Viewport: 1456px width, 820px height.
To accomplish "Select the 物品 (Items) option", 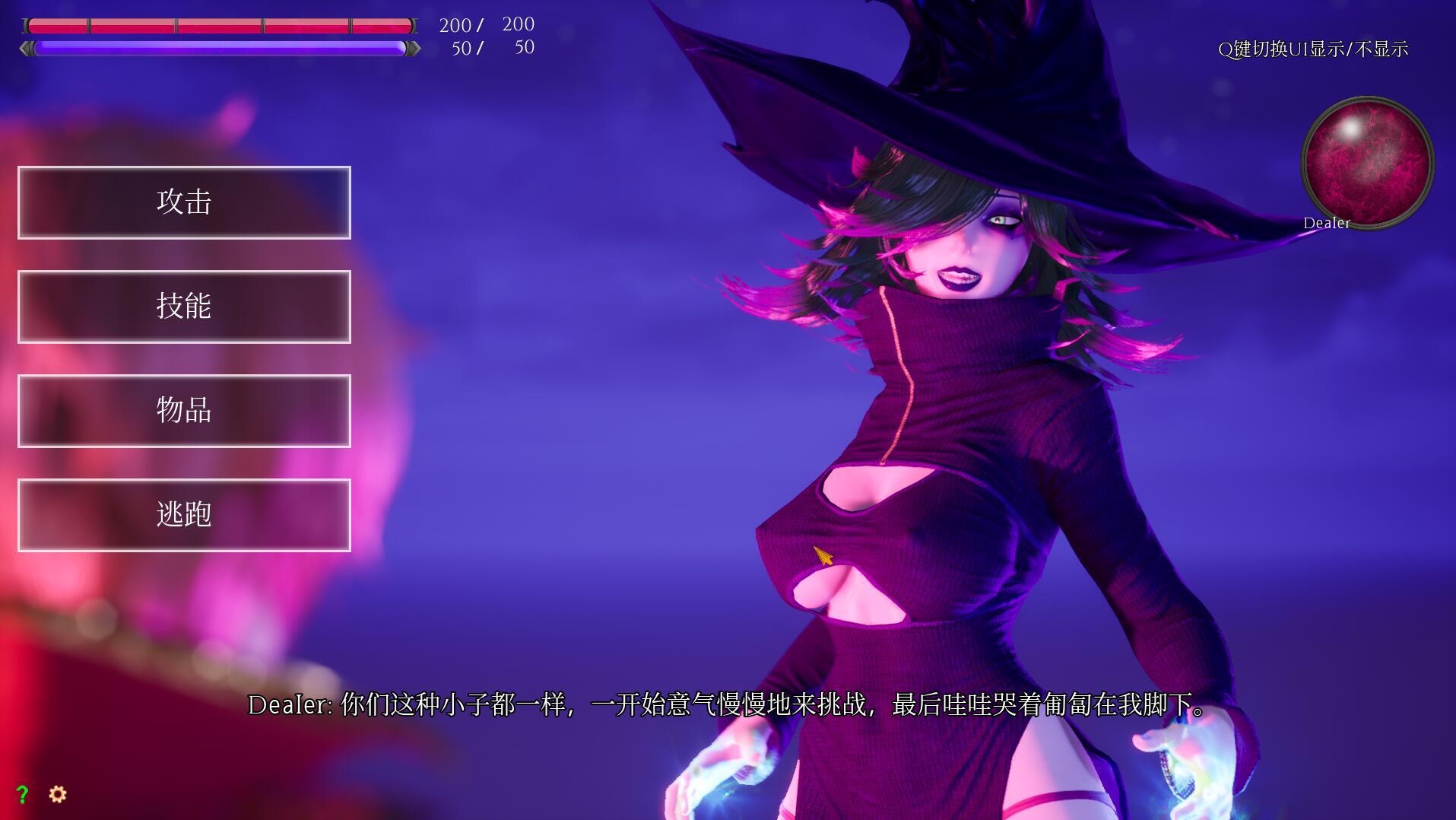I will click(183, 412).
